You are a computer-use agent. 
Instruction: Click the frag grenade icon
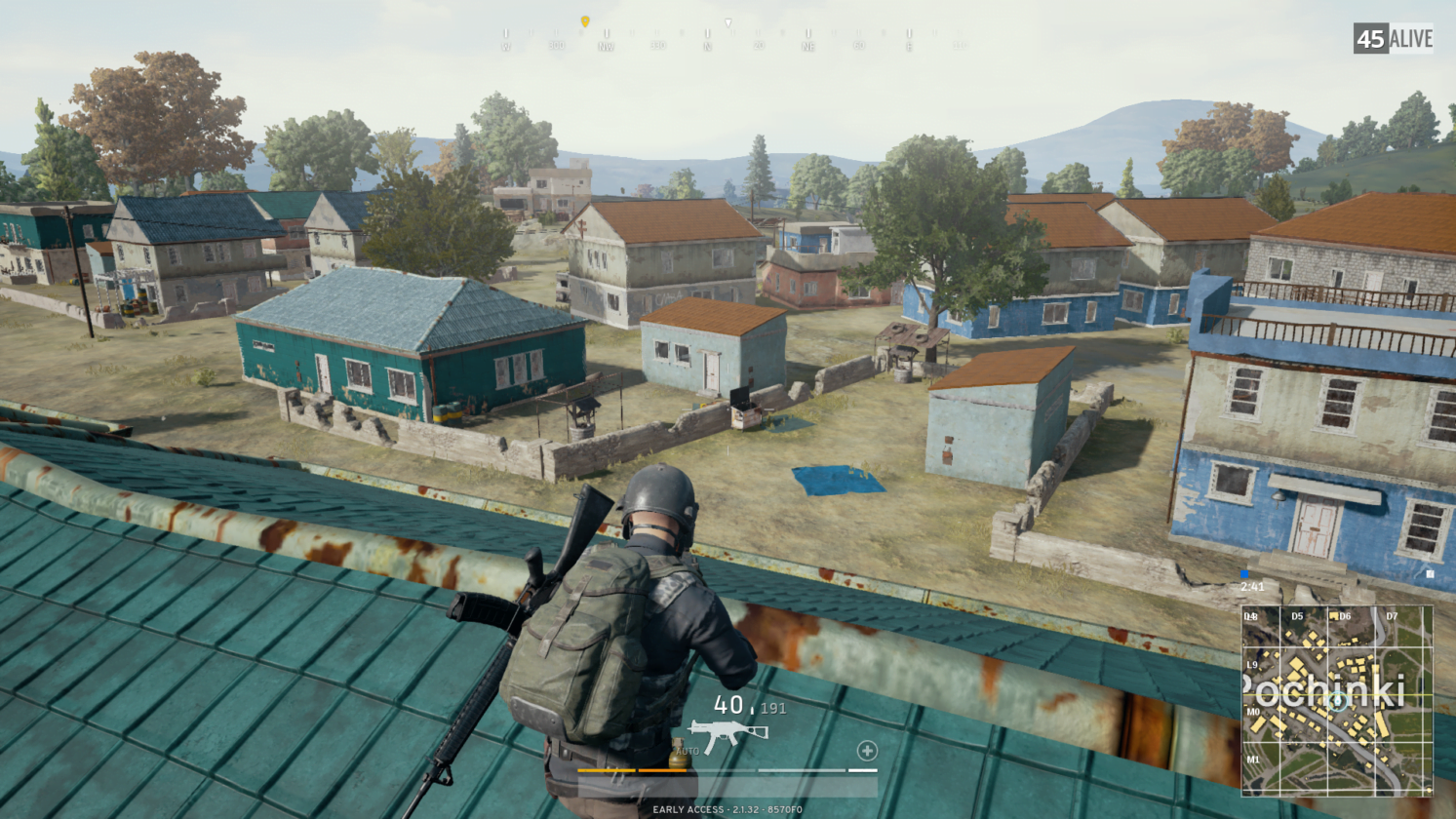680,756
